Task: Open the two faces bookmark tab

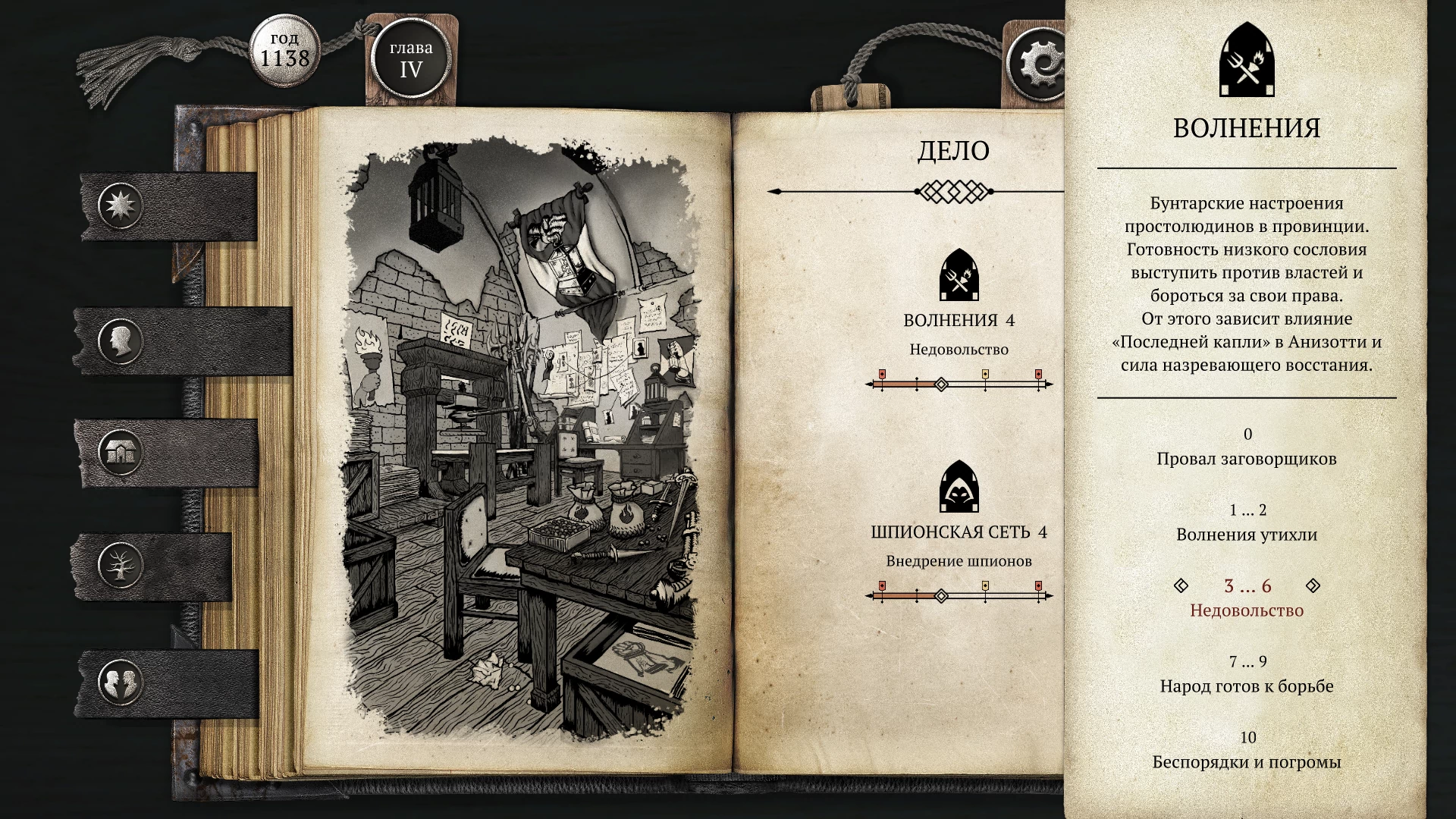Action: tap(121, 682)
